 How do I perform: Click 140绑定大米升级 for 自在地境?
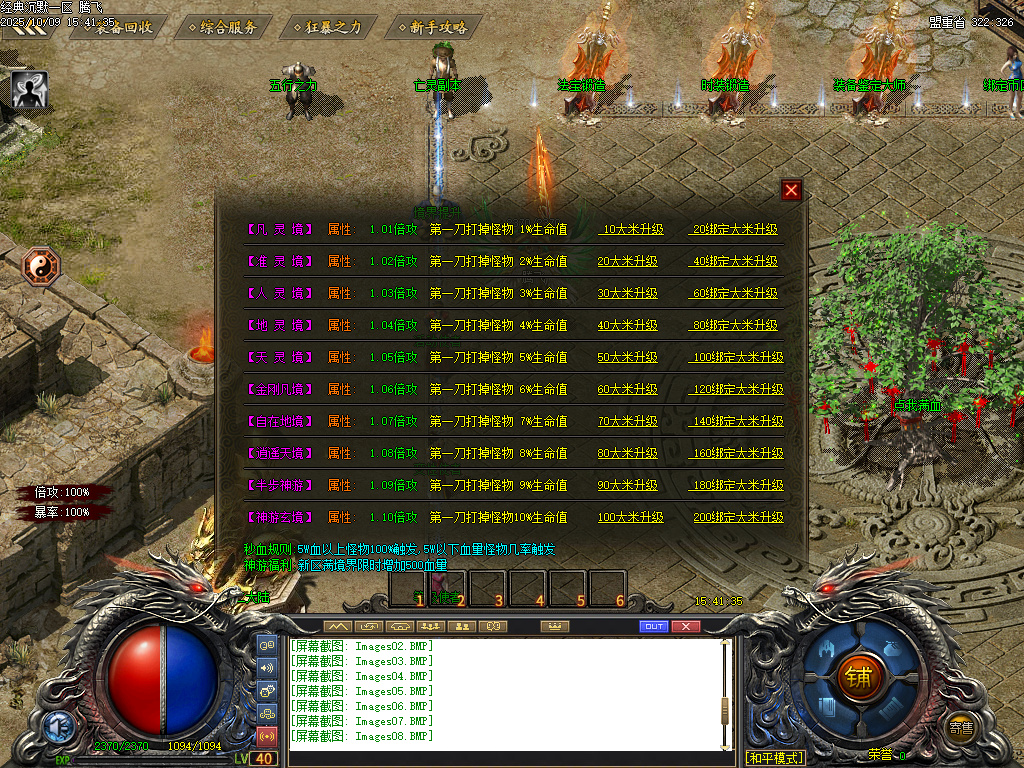[738, 421]
